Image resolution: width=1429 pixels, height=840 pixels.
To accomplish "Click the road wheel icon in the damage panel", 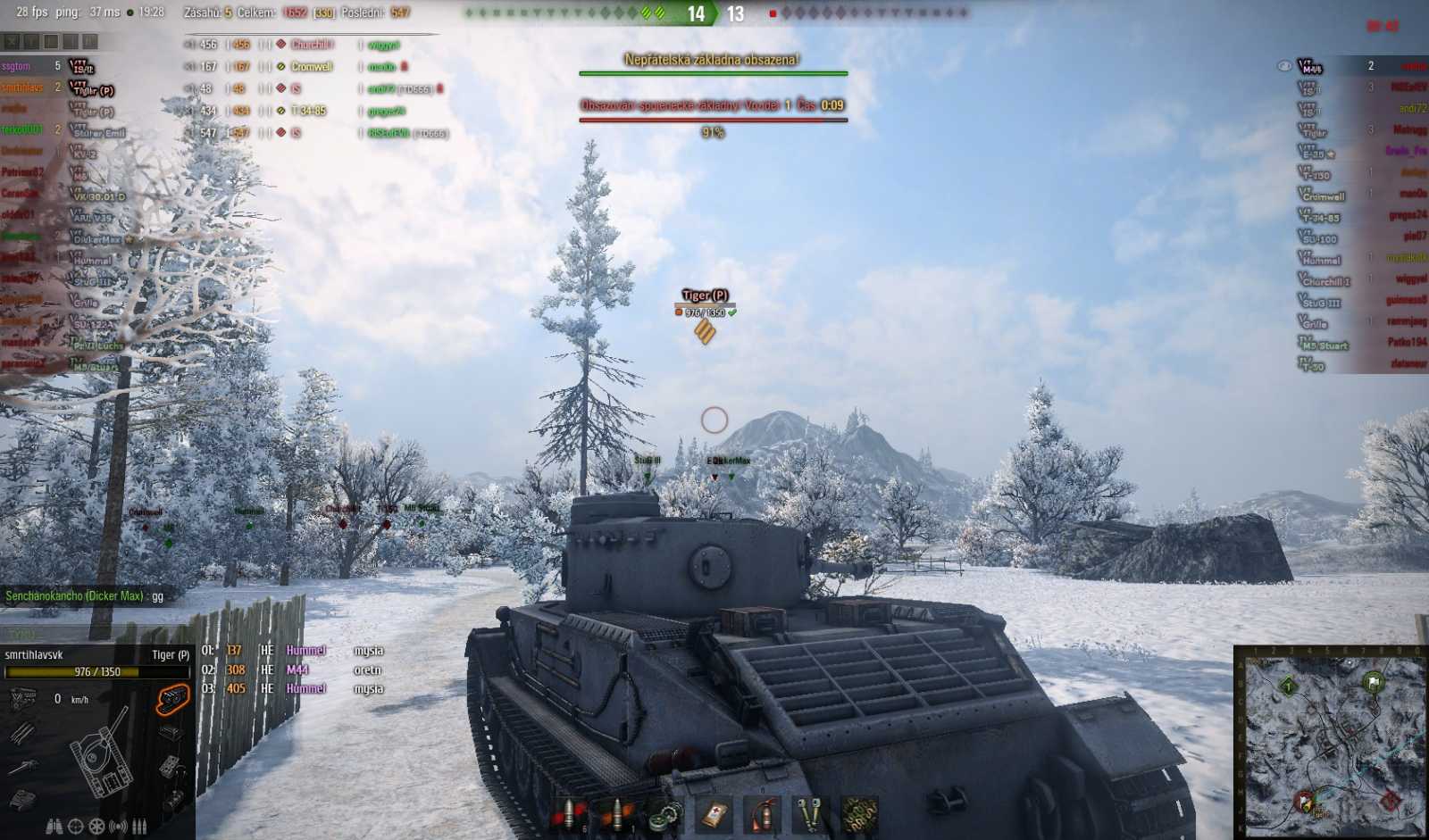I will click(96, 827).
